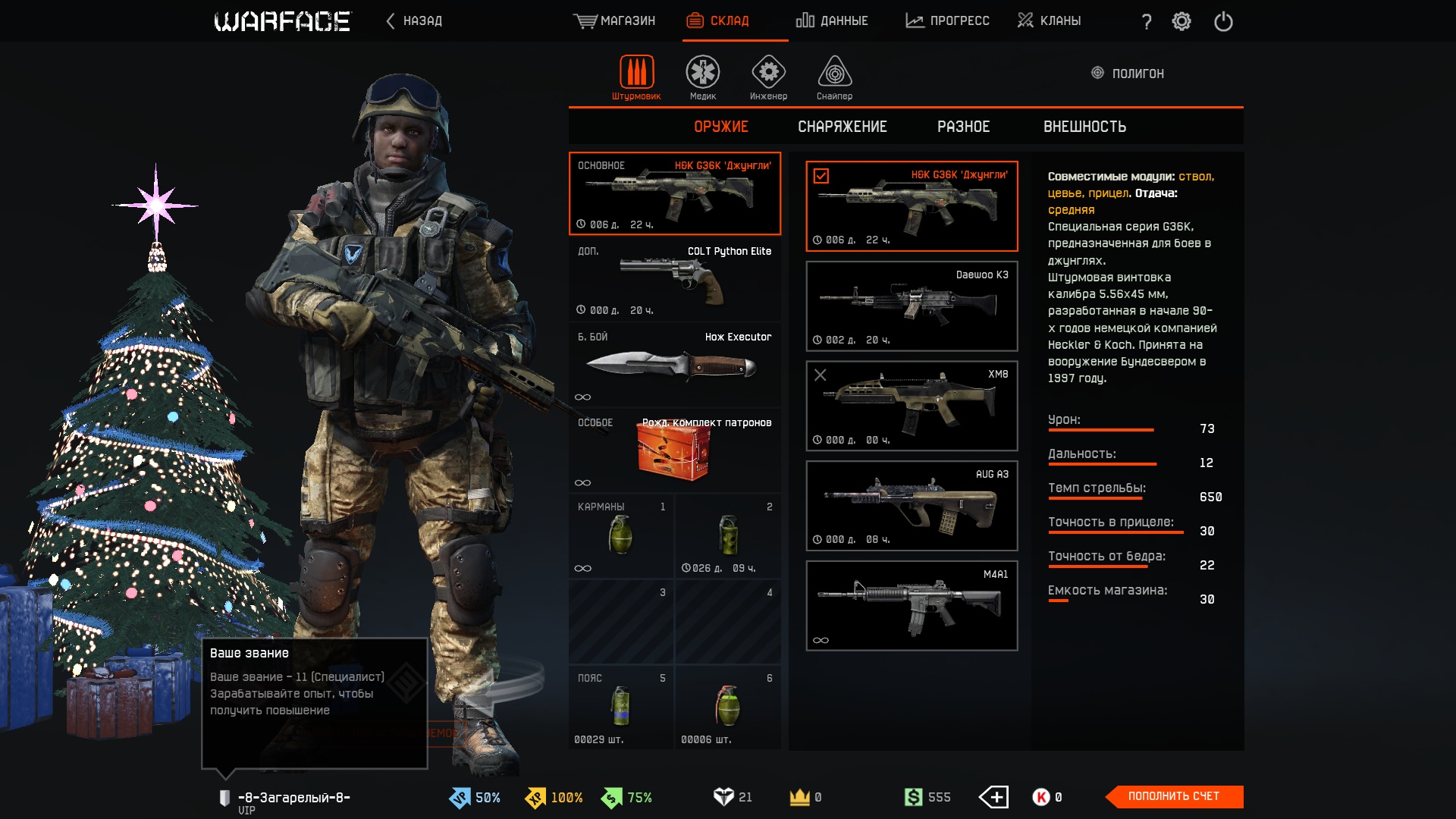Switch to the ДАННЫЕ tab
The width and height of the screenshot is (1456, 819).
(x=832, y=20)
